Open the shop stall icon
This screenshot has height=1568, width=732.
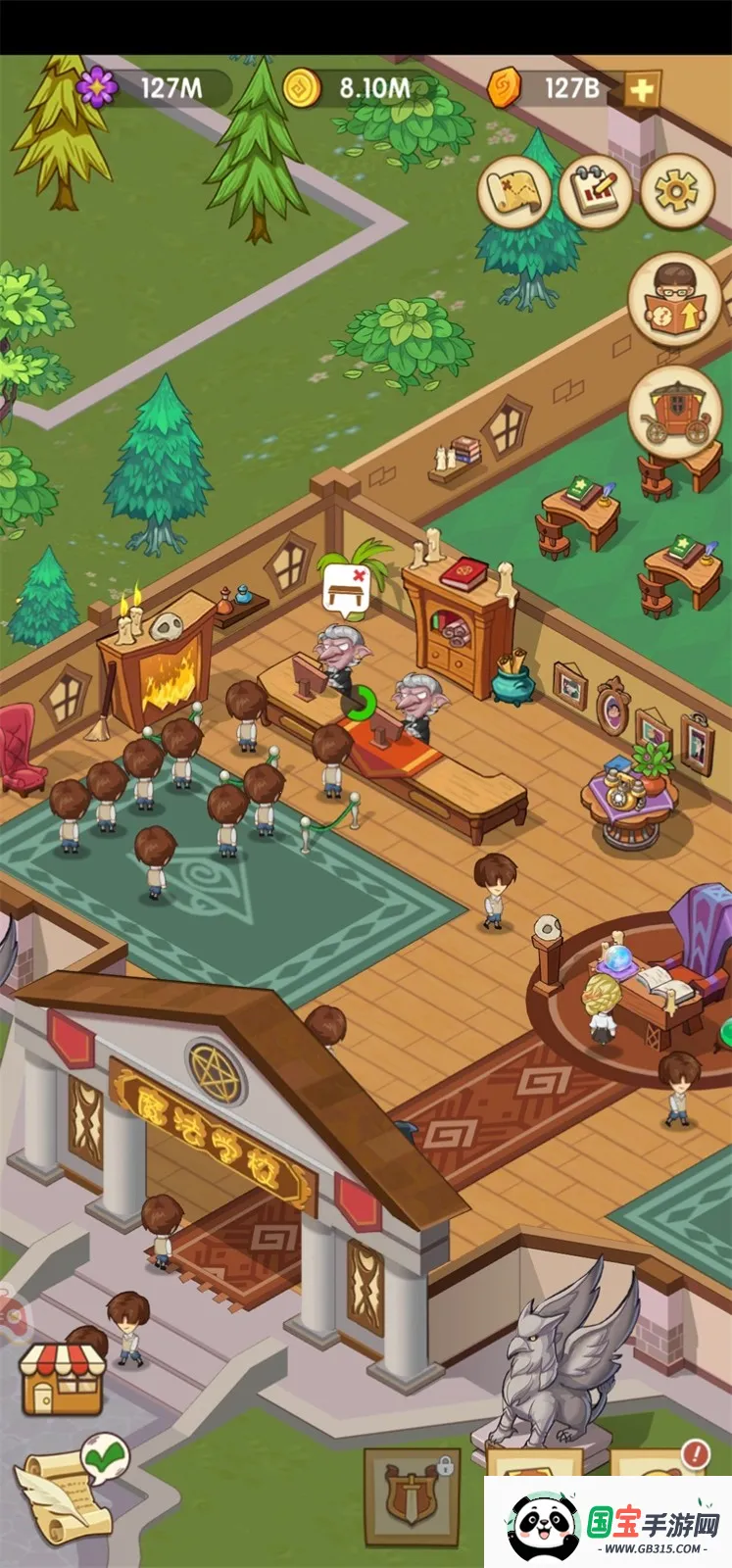tap(63, 1377)
